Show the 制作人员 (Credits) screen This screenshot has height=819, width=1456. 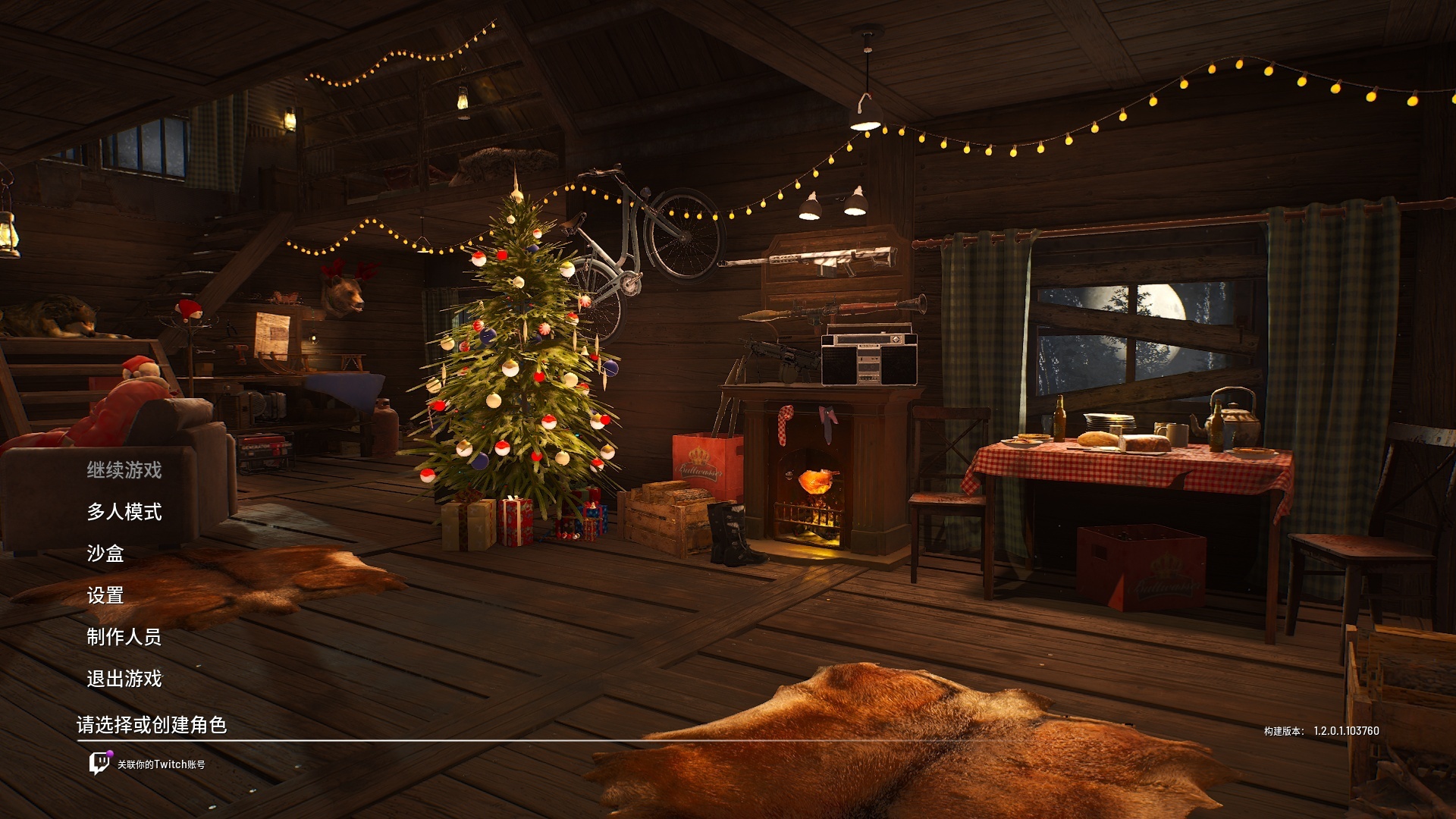124,637
